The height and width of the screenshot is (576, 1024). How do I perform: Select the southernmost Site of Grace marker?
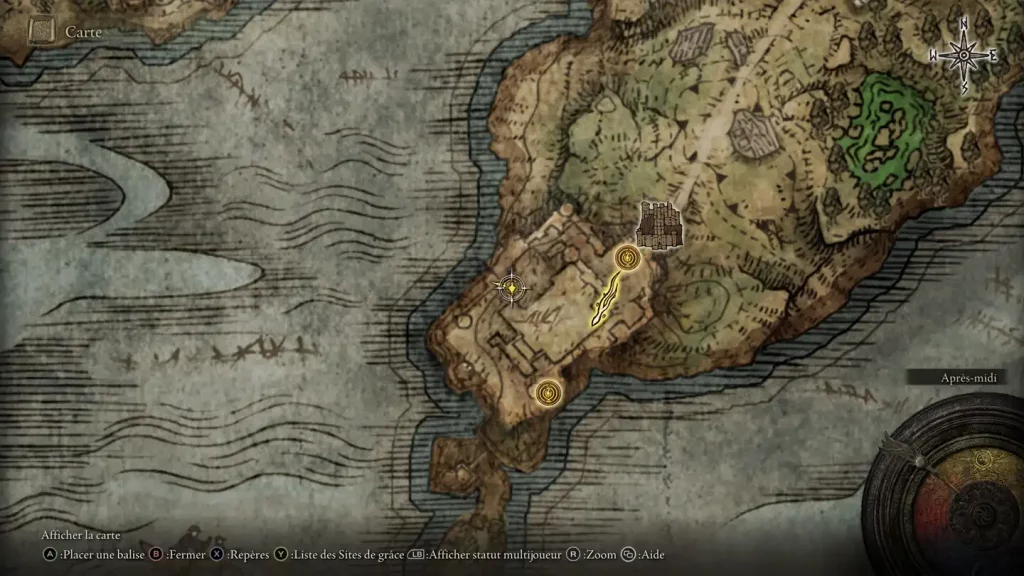click(546, 393)
